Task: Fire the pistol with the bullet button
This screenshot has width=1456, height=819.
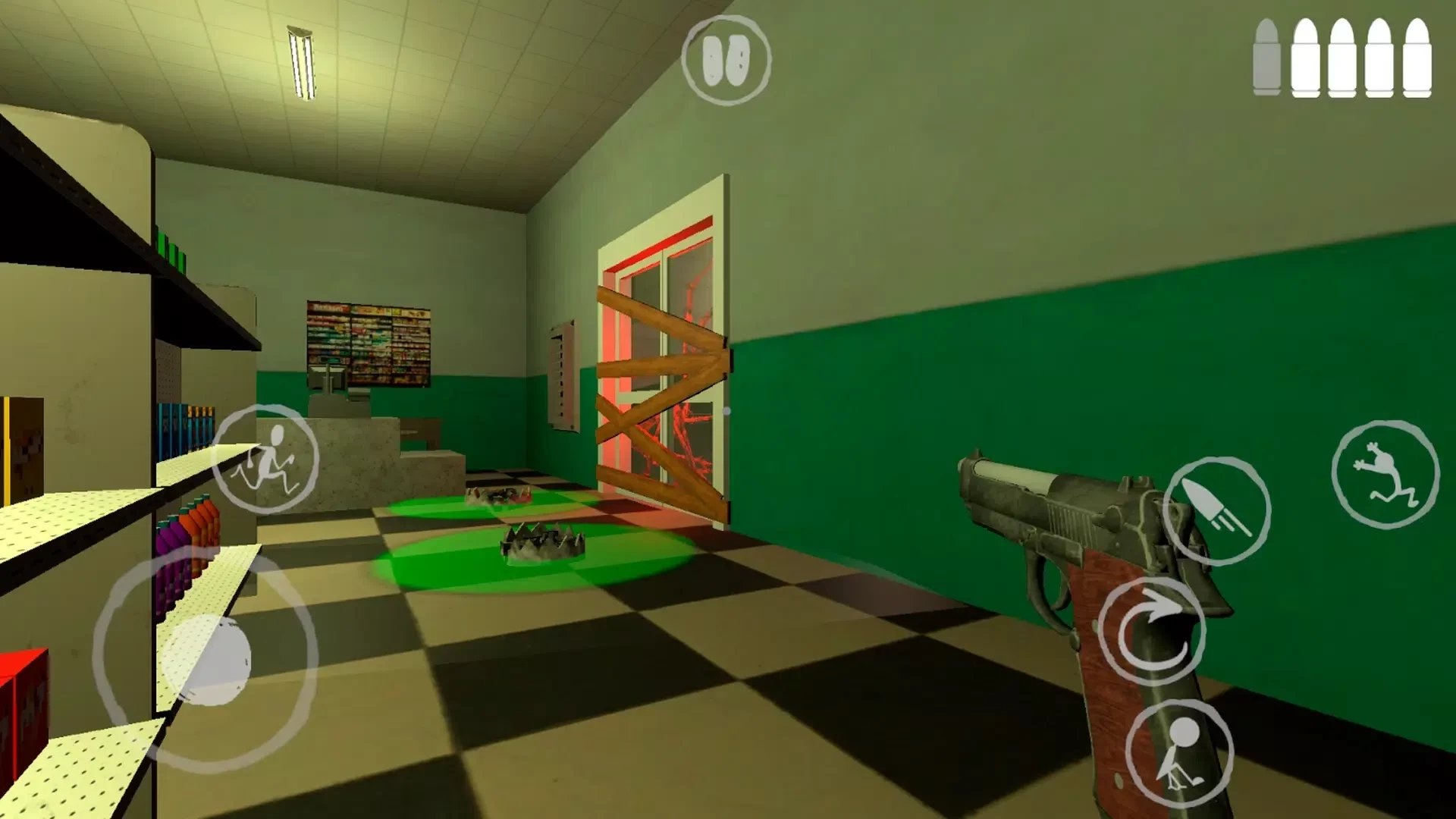Action: [1216, 510]
